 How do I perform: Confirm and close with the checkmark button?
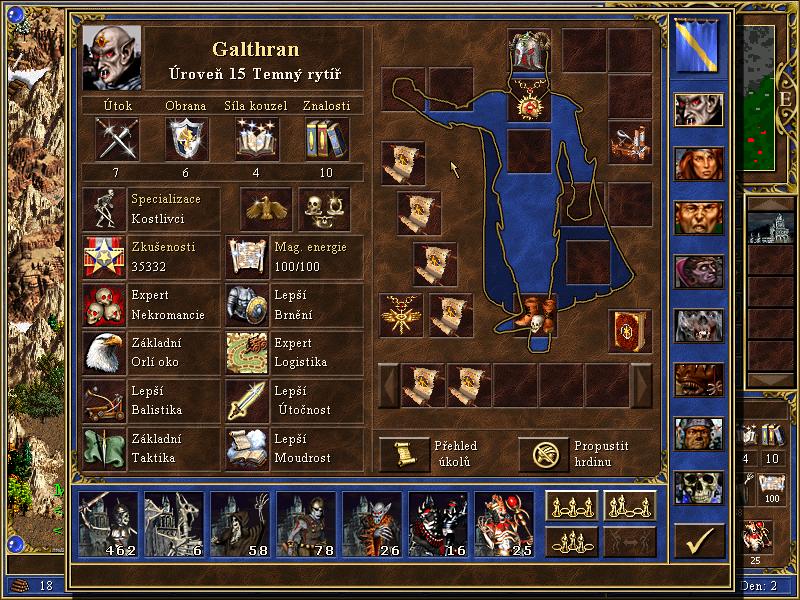pos(699,541)
